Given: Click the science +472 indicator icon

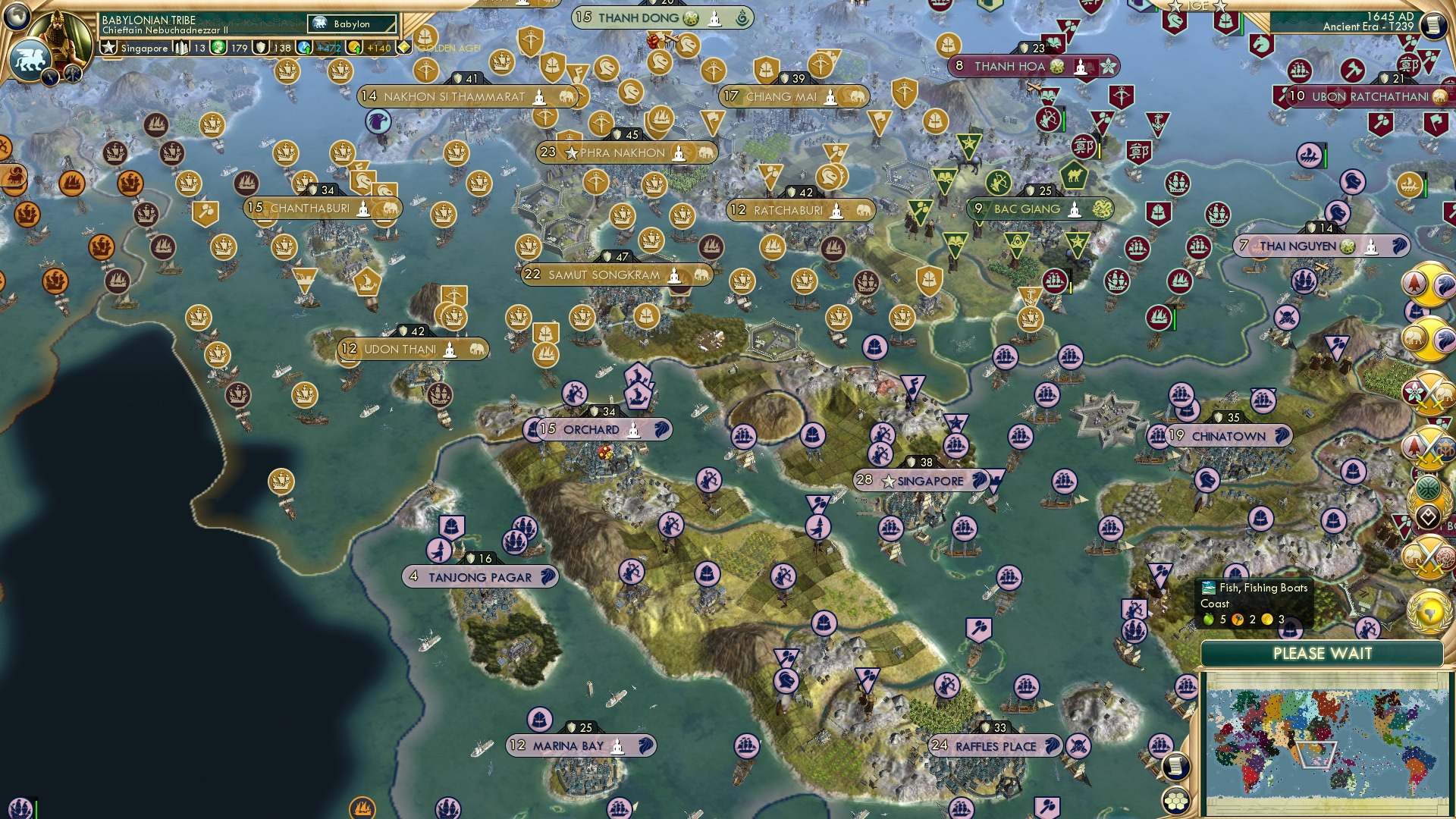Looking at the screenshot, I should 303,47.
